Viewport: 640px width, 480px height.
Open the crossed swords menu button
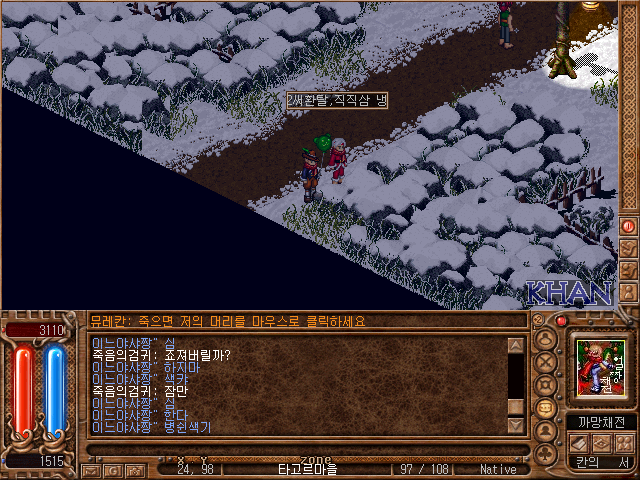coord(546,360)
